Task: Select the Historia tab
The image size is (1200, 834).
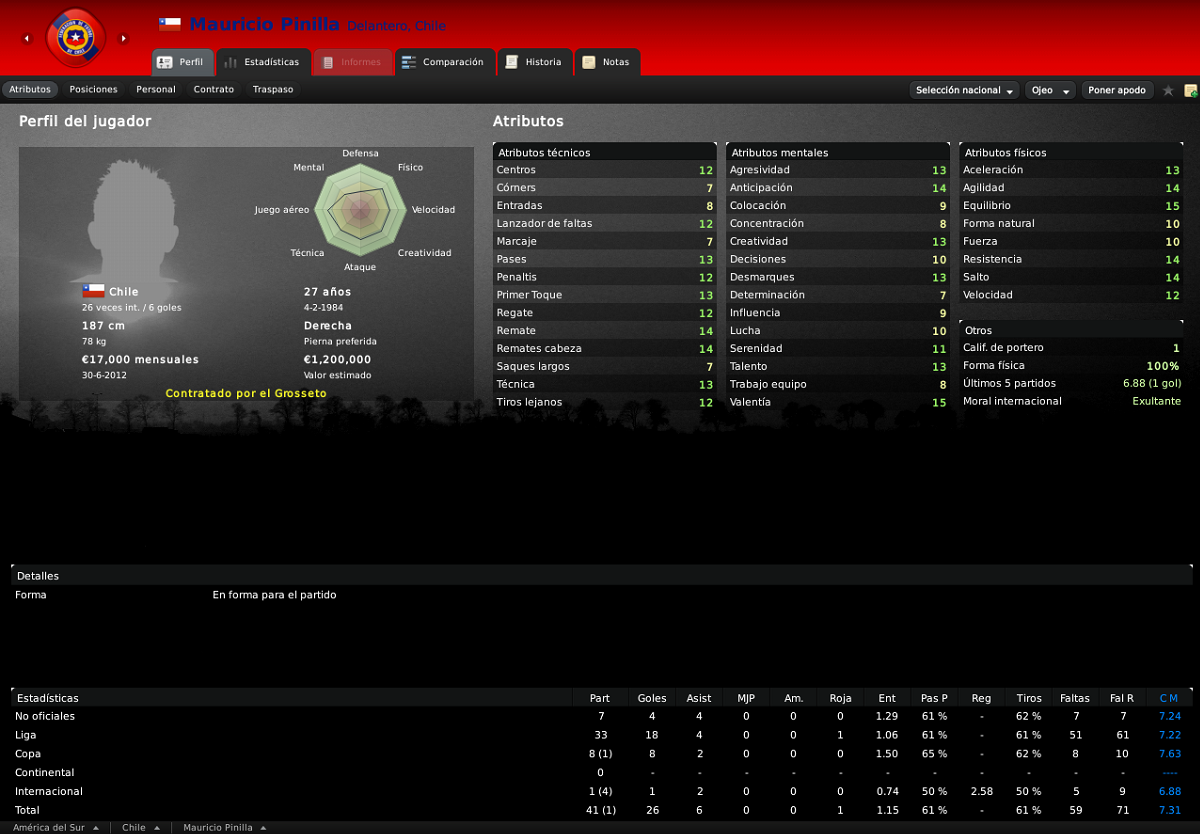Action: click(x=534, y=62)
